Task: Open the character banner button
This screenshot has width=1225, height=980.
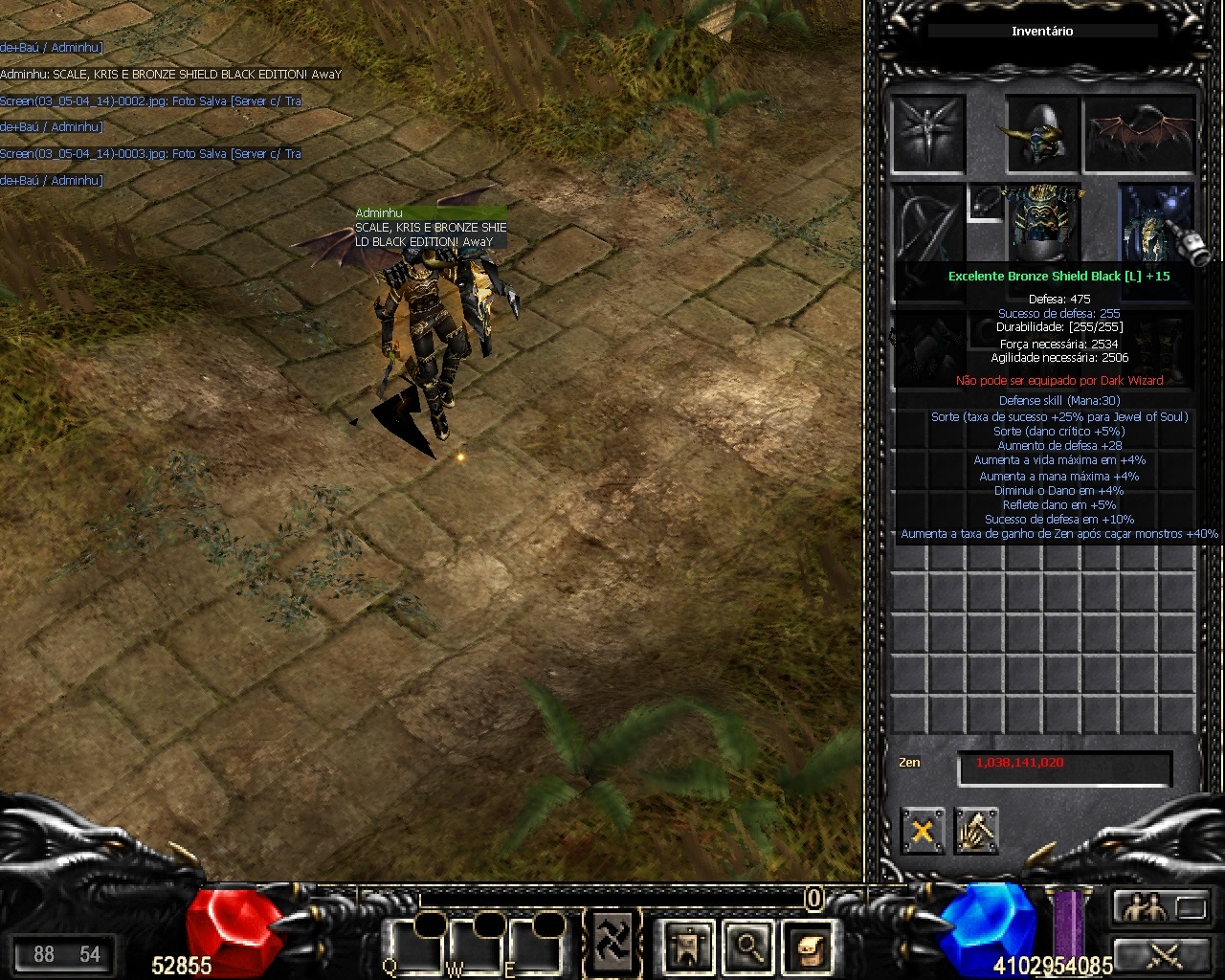Action: tap(686, 947)
